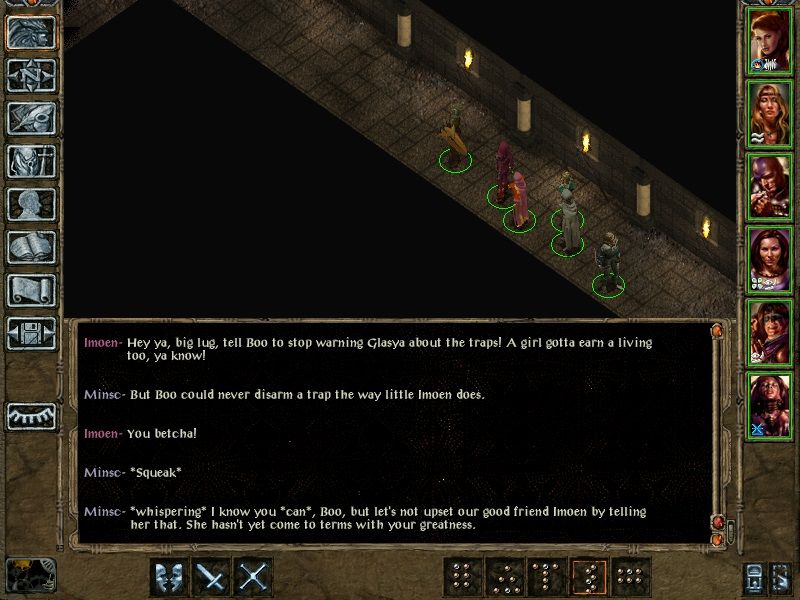Activate the shield guard action button
This screenshot has width=800, height=600.
pos(170,577)
